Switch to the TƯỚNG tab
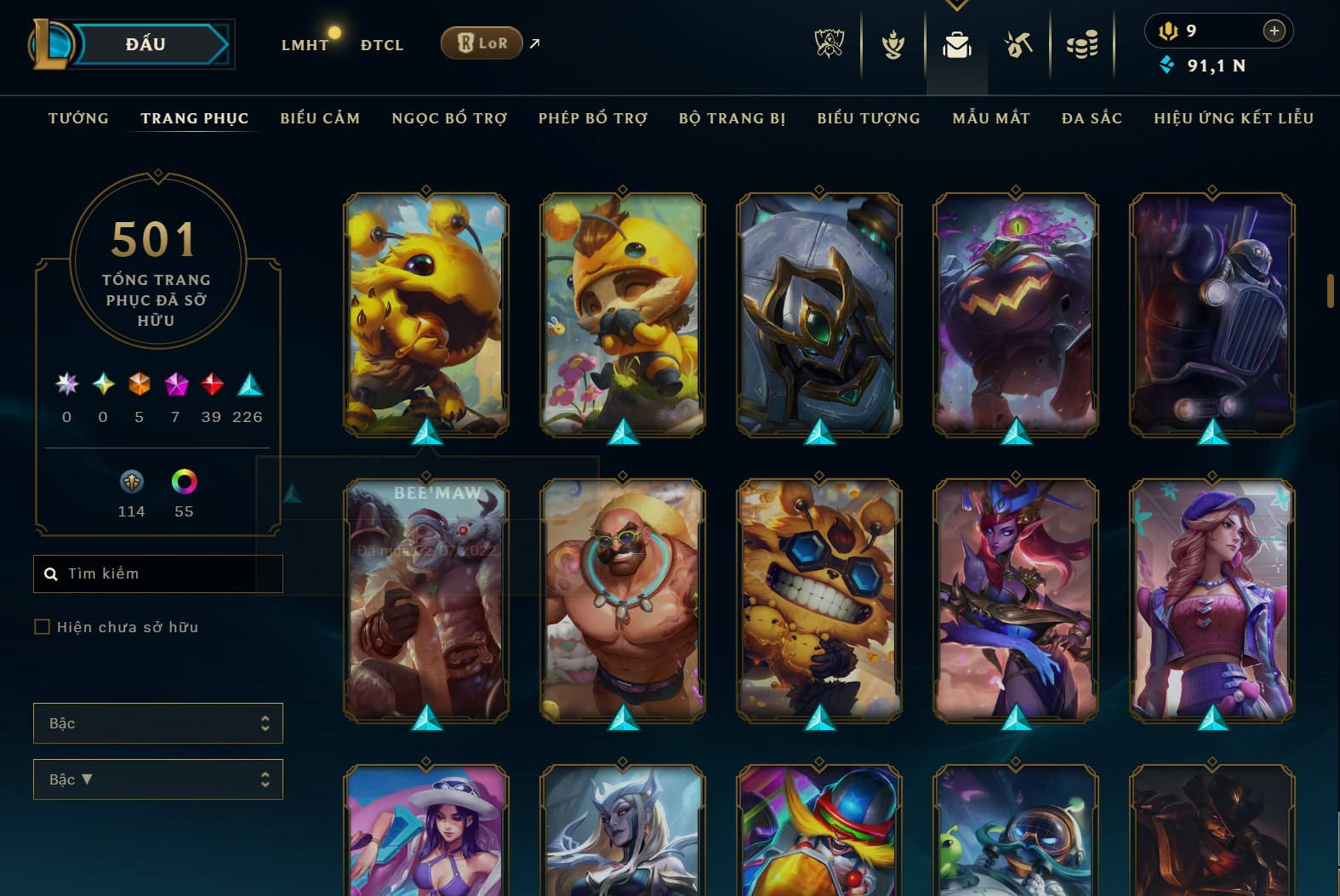 click(x=77, y=118)
